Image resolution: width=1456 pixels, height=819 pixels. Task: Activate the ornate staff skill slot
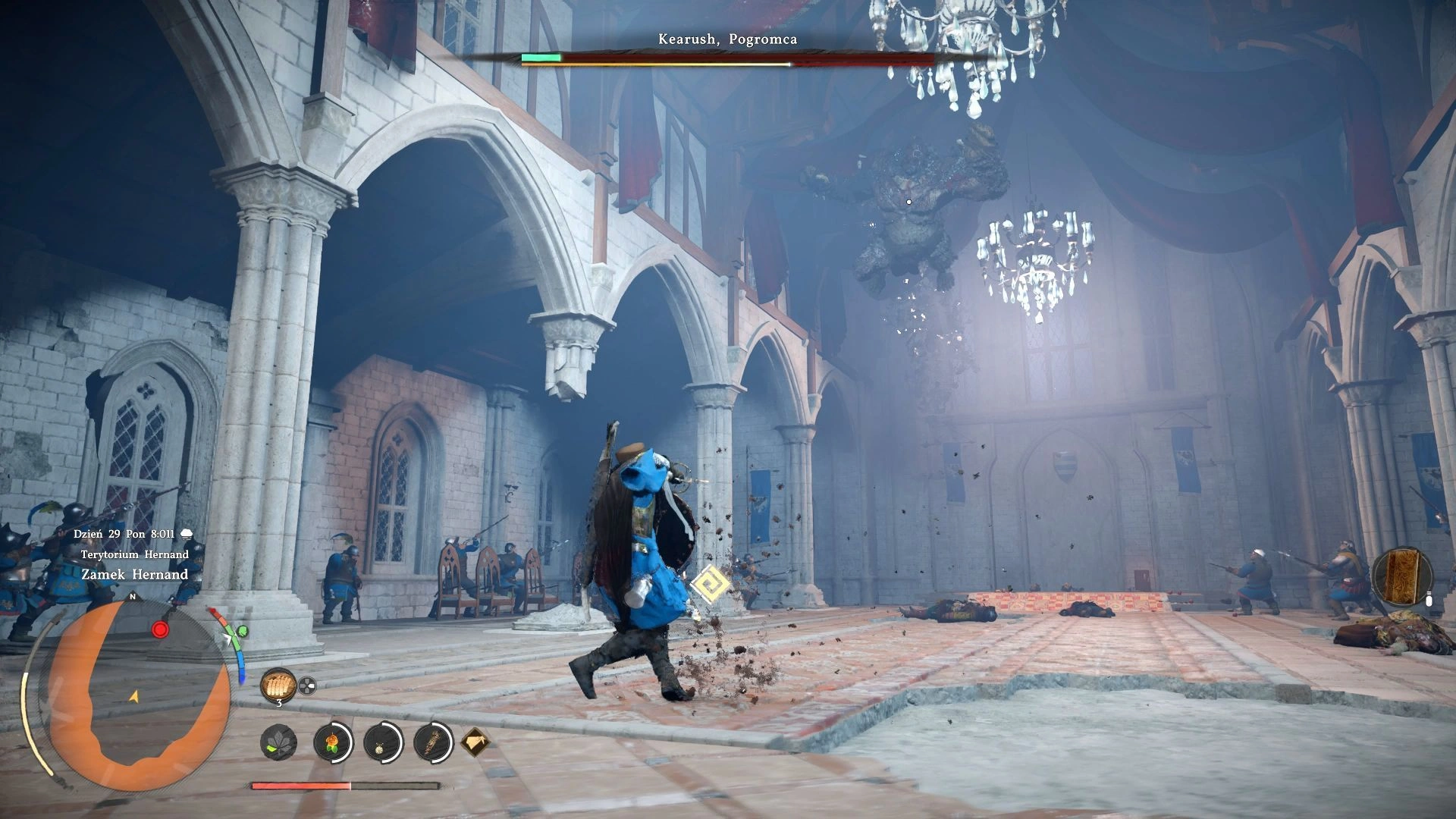[x=434, y=742]
